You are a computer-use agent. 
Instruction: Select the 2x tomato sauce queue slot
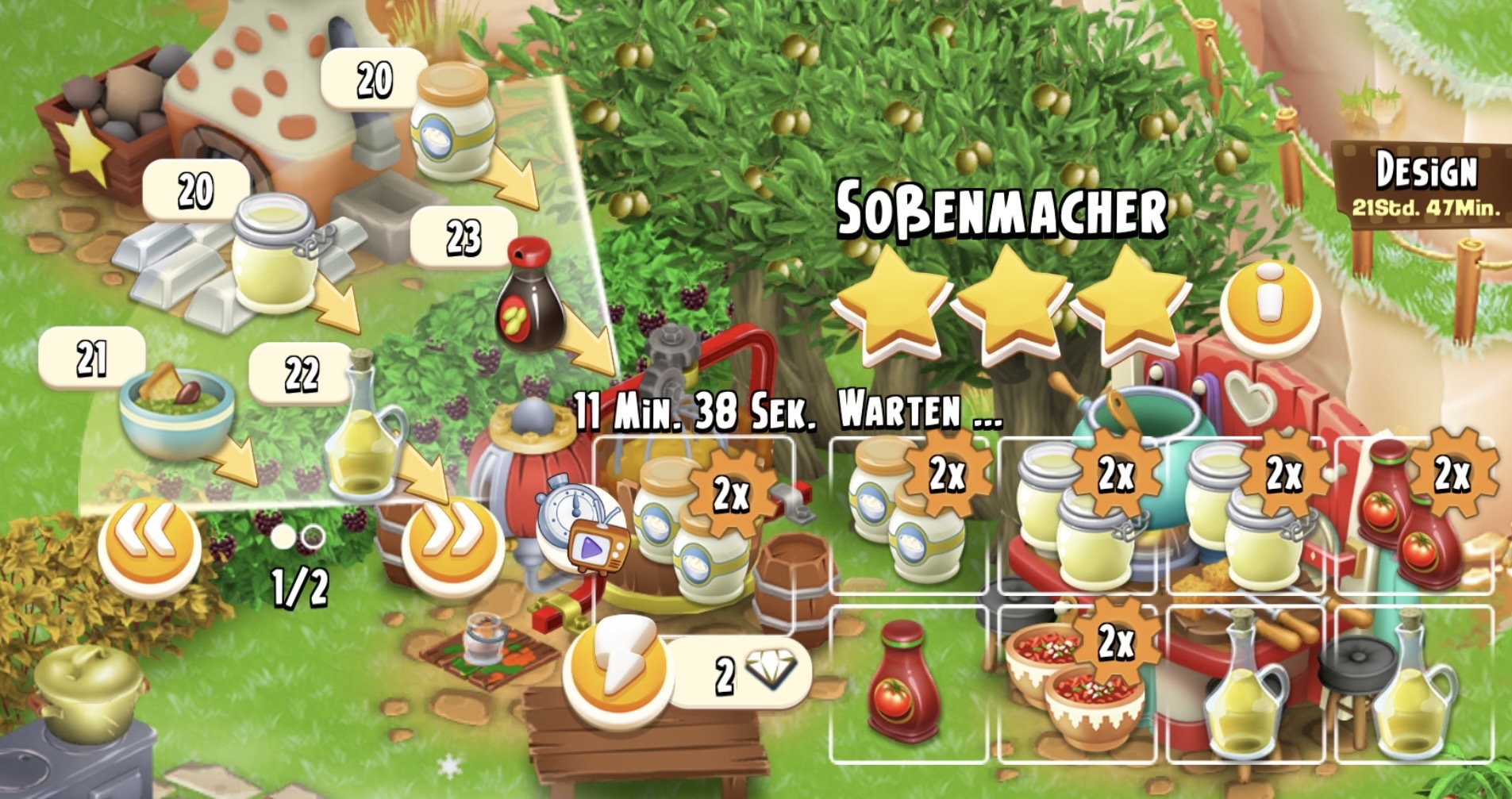pyautogui.click(x=1414, y=516)
